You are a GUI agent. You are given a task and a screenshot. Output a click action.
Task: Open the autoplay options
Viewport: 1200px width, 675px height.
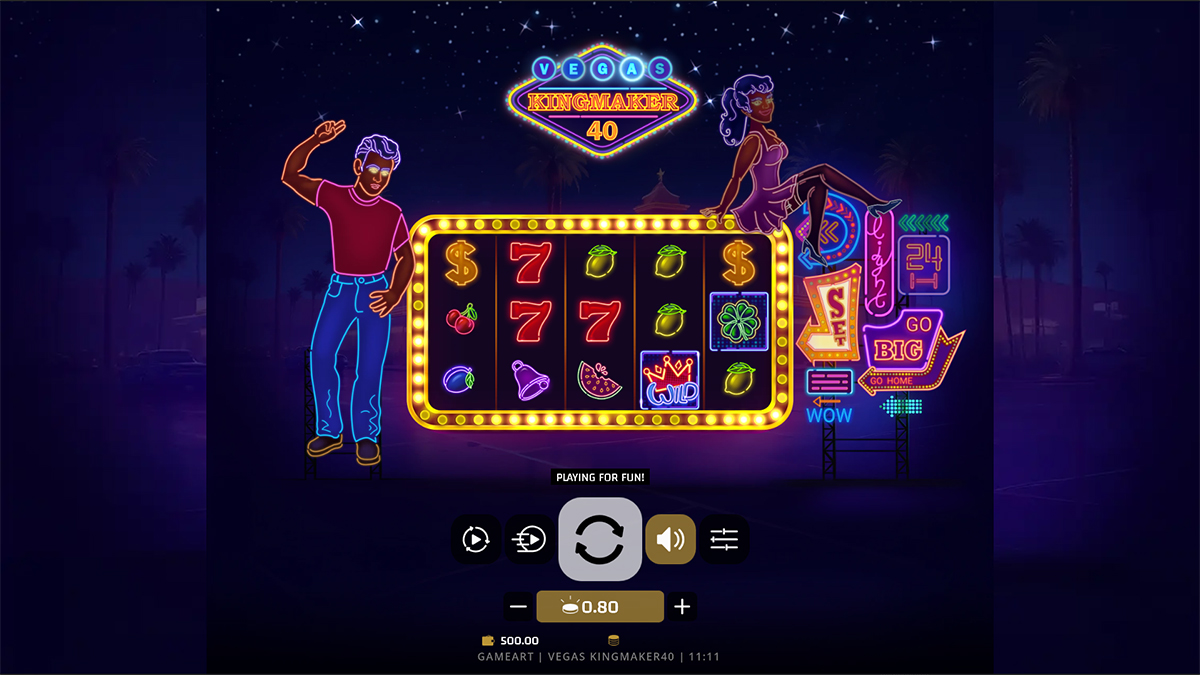click(x=476, y=540)
